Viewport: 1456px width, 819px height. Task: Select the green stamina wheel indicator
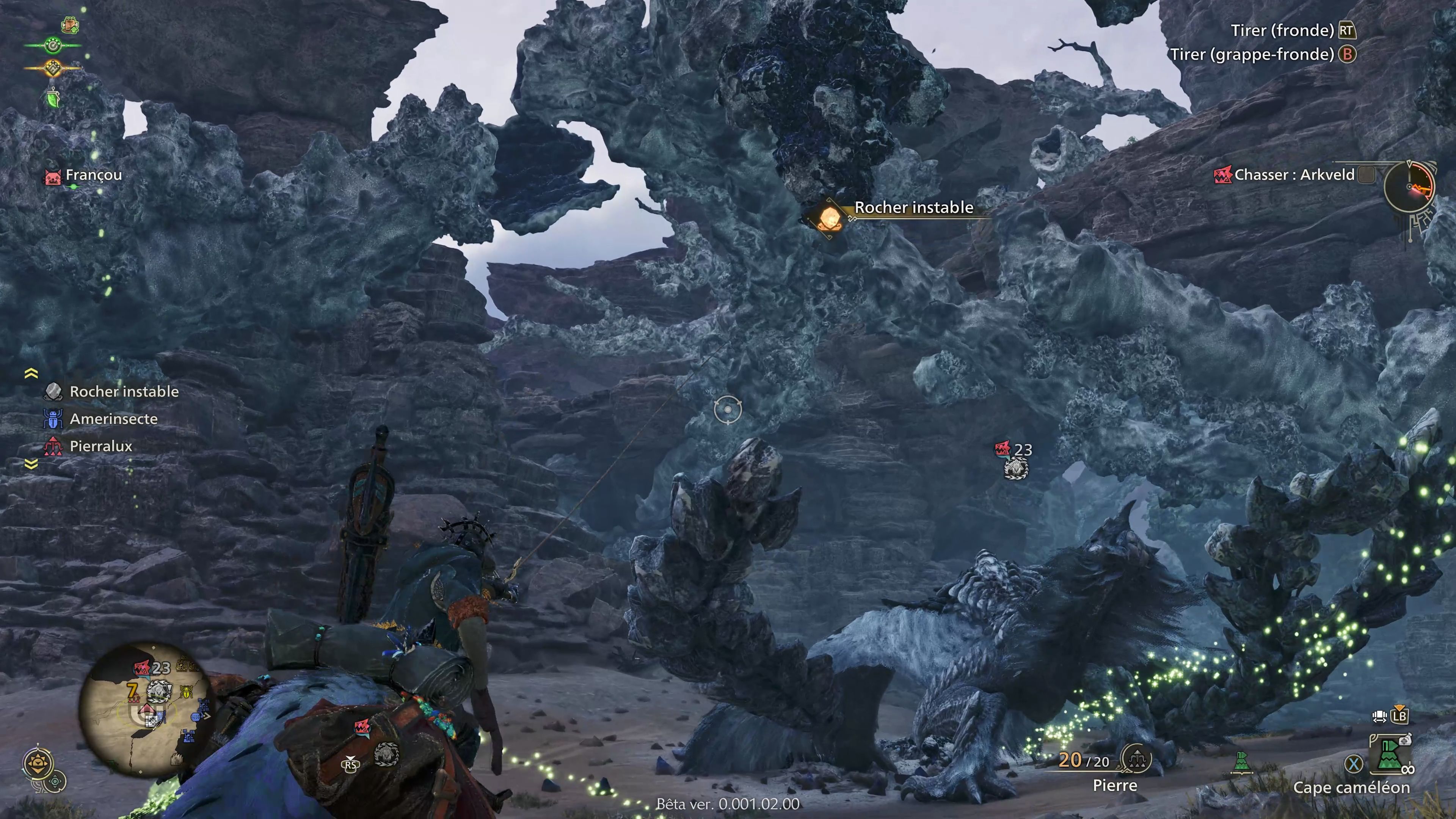coord(53,46)
